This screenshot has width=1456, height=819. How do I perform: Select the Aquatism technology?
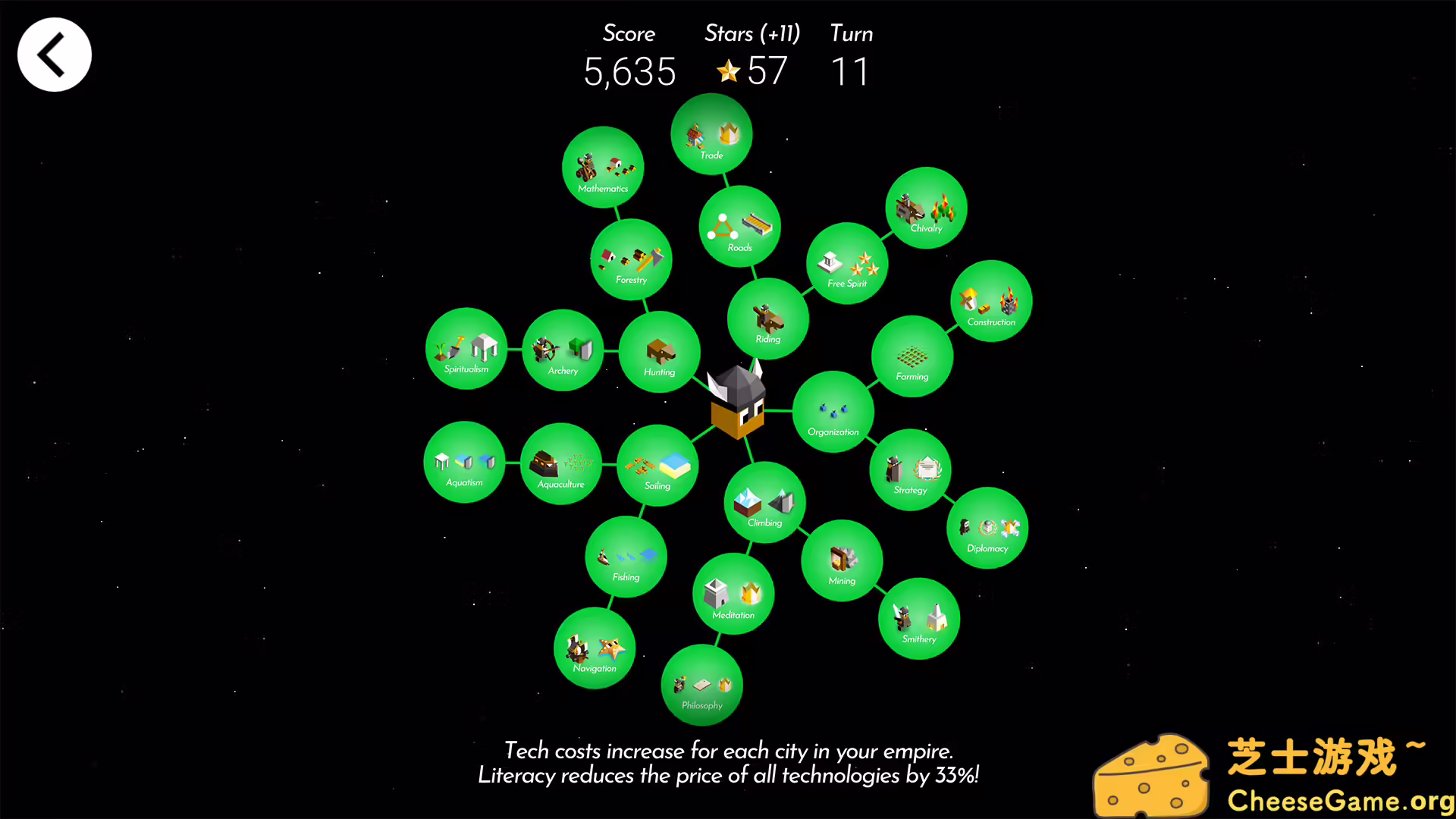(x=465, y=462)
